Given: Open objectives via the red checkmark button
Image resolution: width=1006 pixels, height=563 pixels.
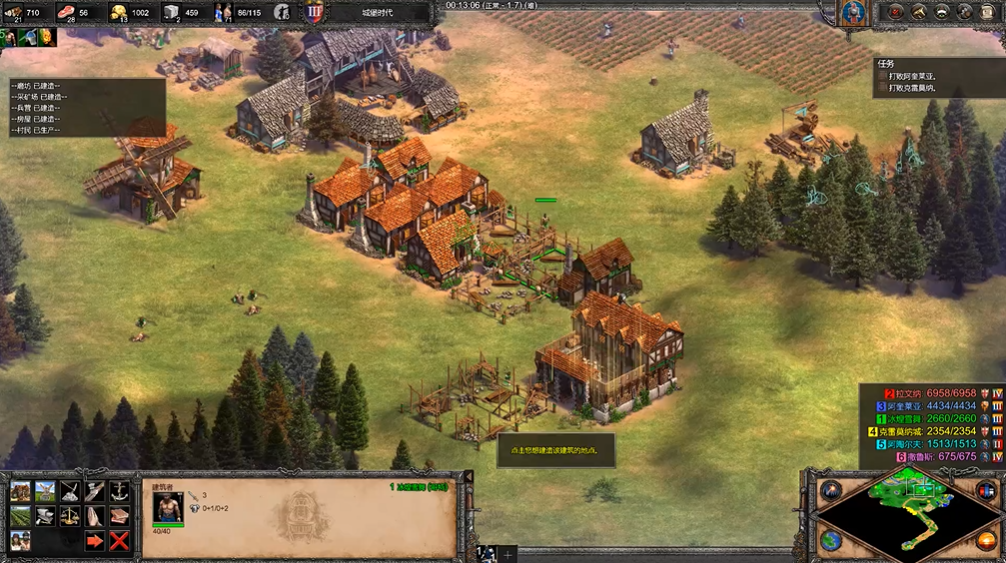Looking at the screenshot, I should (x=896, y=12).
